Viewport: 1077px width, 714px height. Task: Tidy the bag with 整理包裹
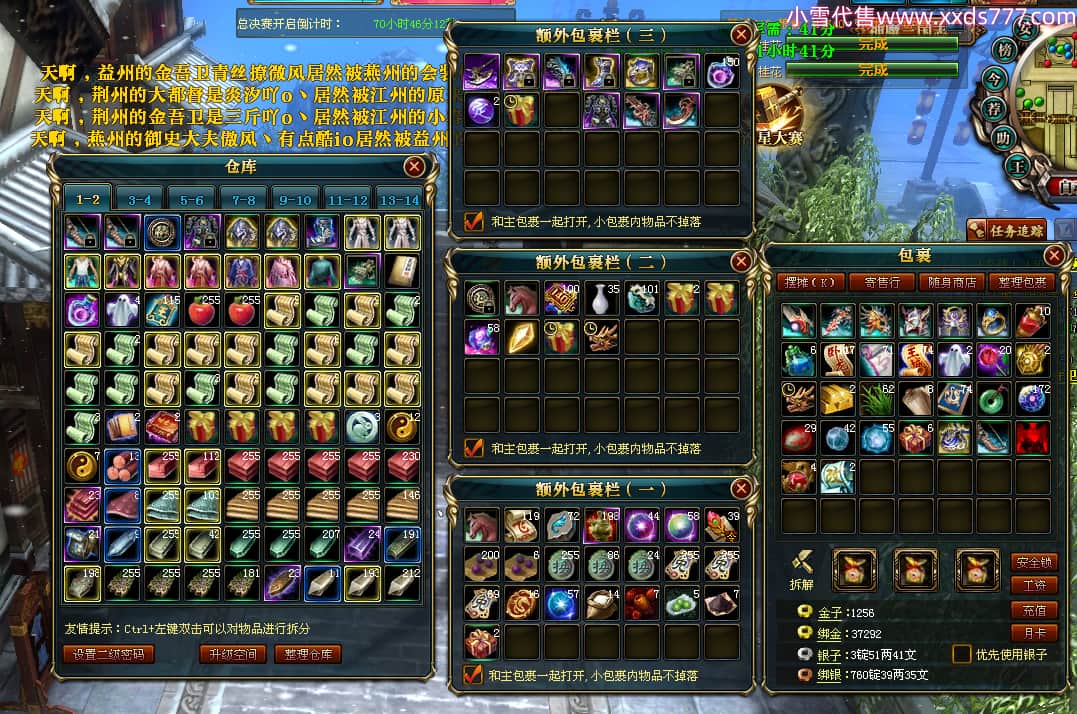[x=1022, y=283]
